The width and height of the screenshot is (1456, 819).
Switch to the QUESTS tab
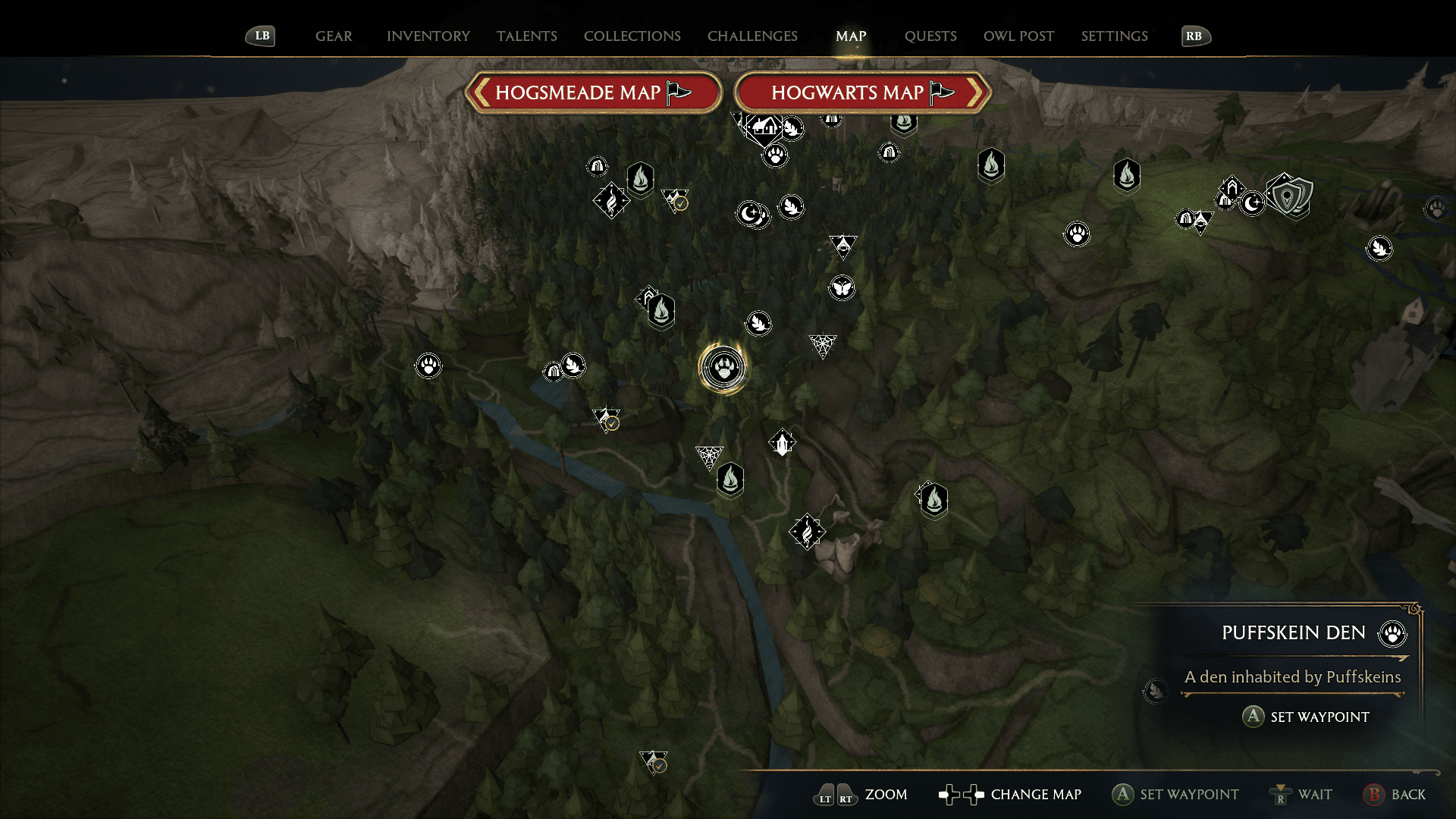(930, 36)
